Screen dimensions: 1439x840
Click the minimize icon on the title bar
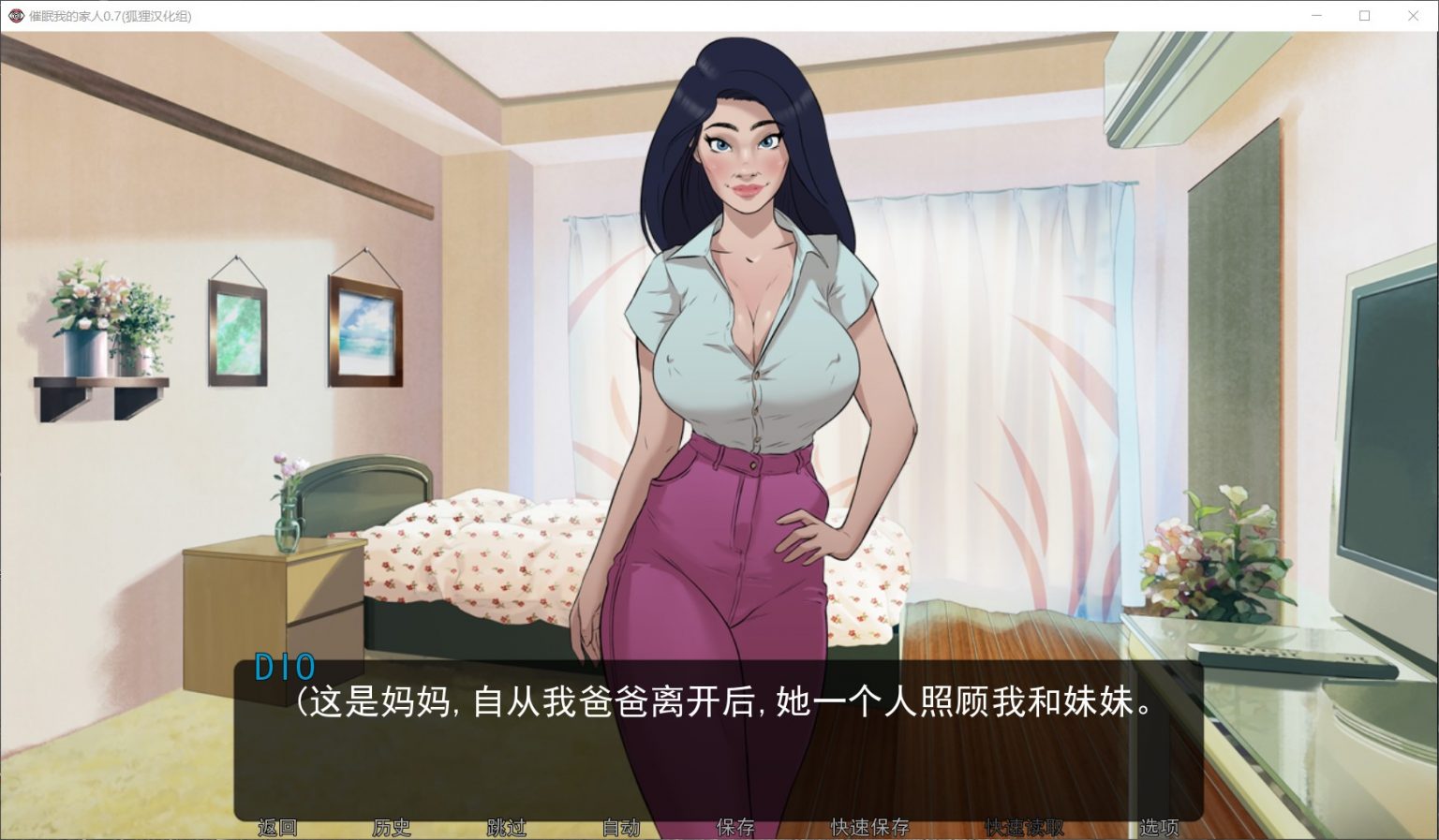(1317, 15)
